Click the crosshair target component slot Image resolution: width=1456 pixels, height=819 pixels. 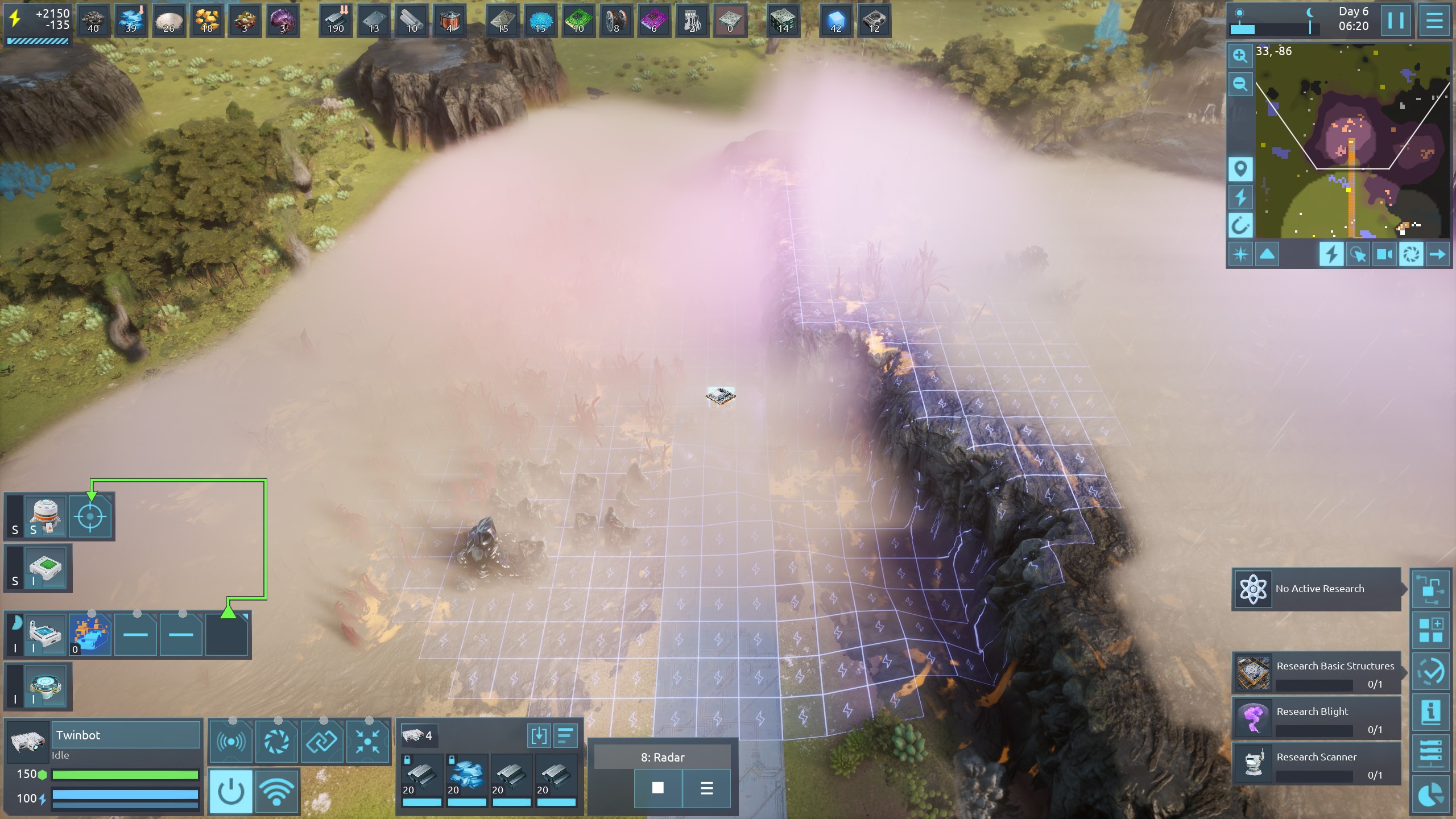tap(90, 517)
